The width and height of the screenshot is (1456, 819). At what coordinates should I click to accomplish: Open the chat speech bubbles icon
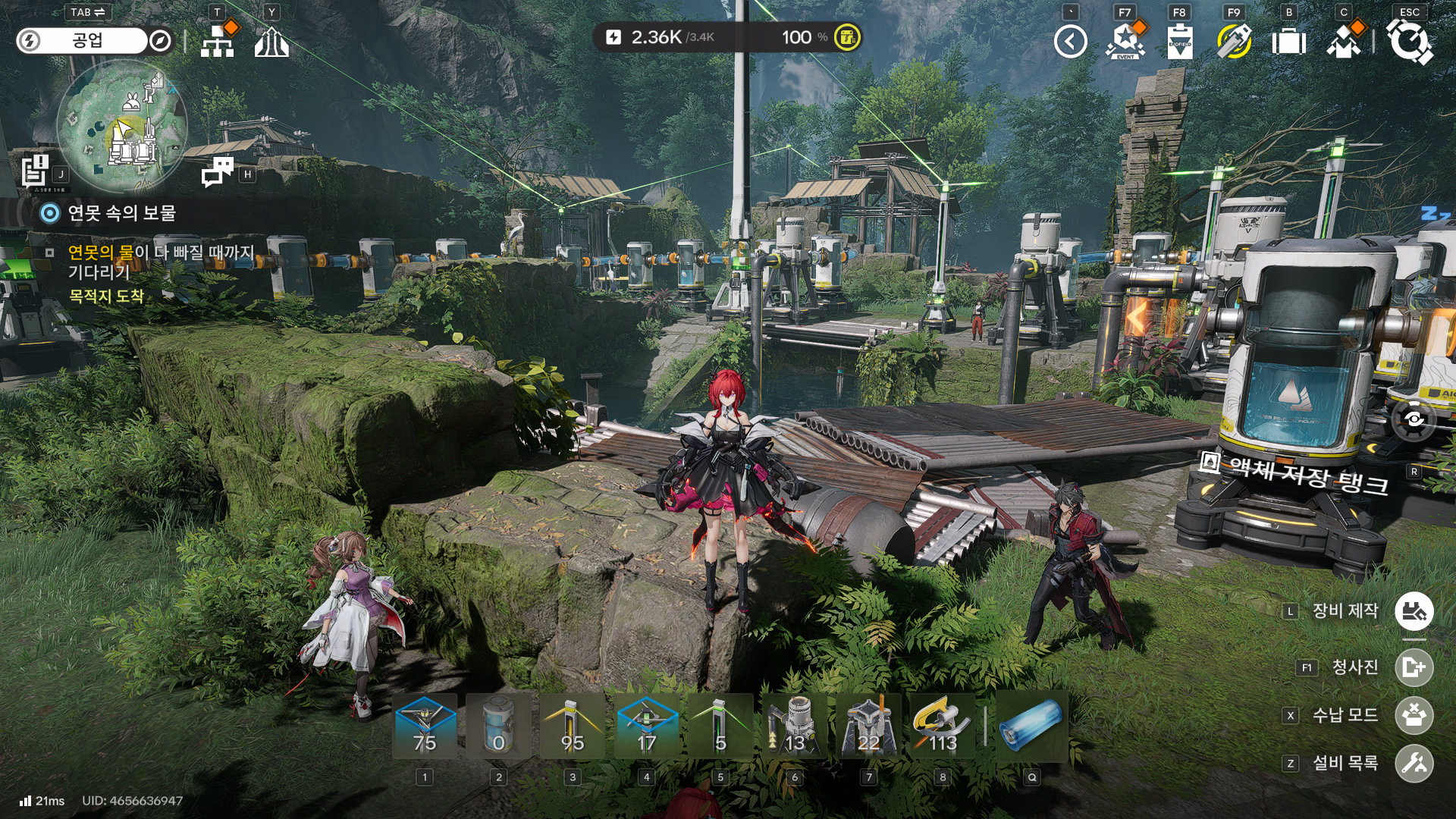218,171
